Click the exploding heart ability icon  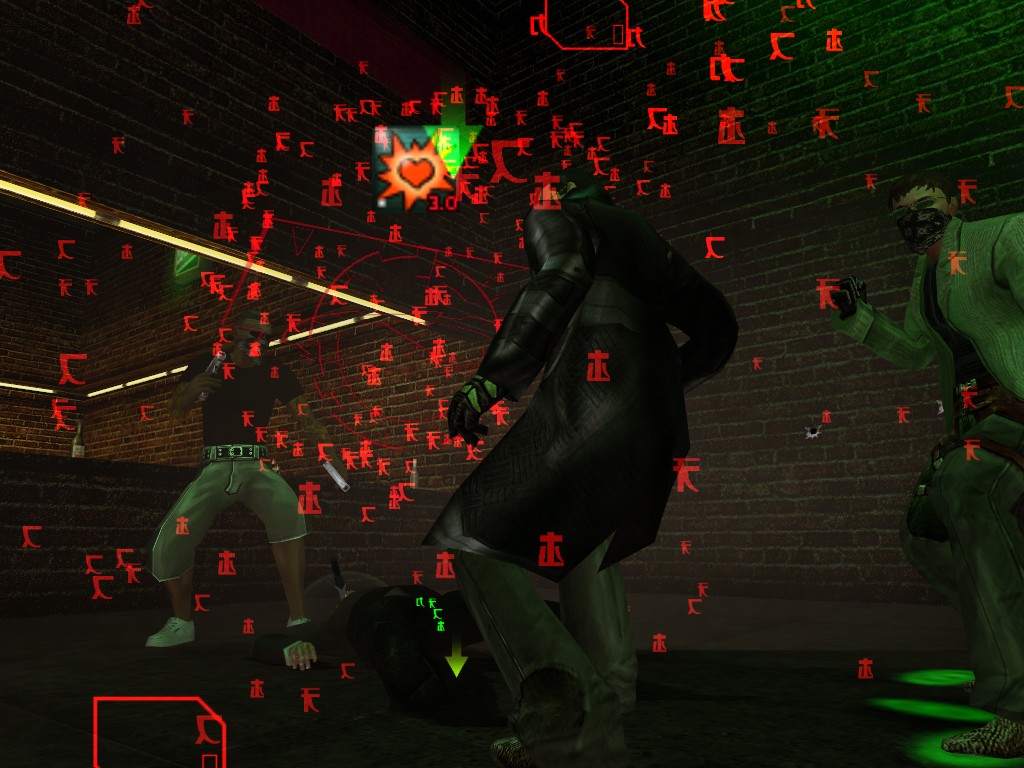413,167
